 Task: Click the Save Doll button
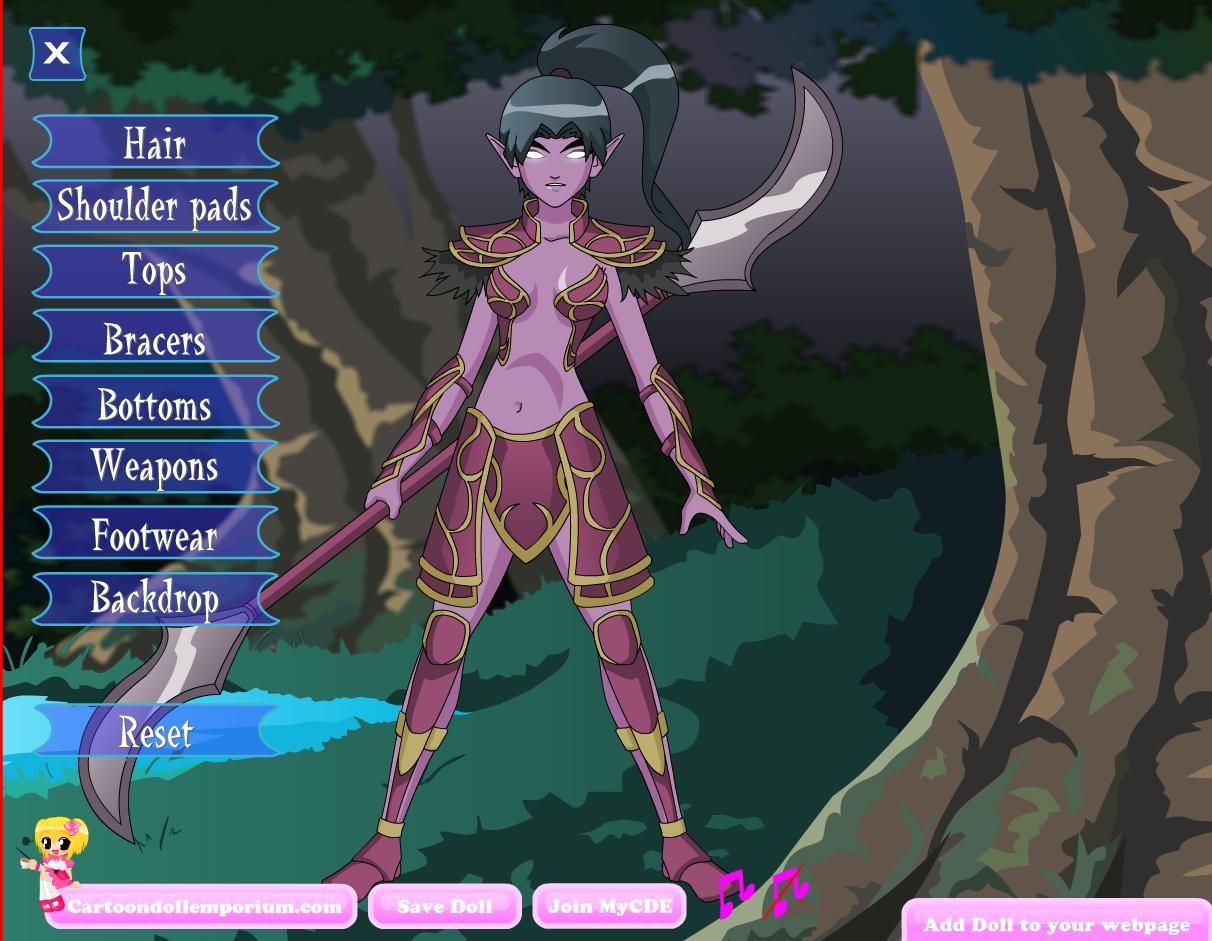[444, 907]
